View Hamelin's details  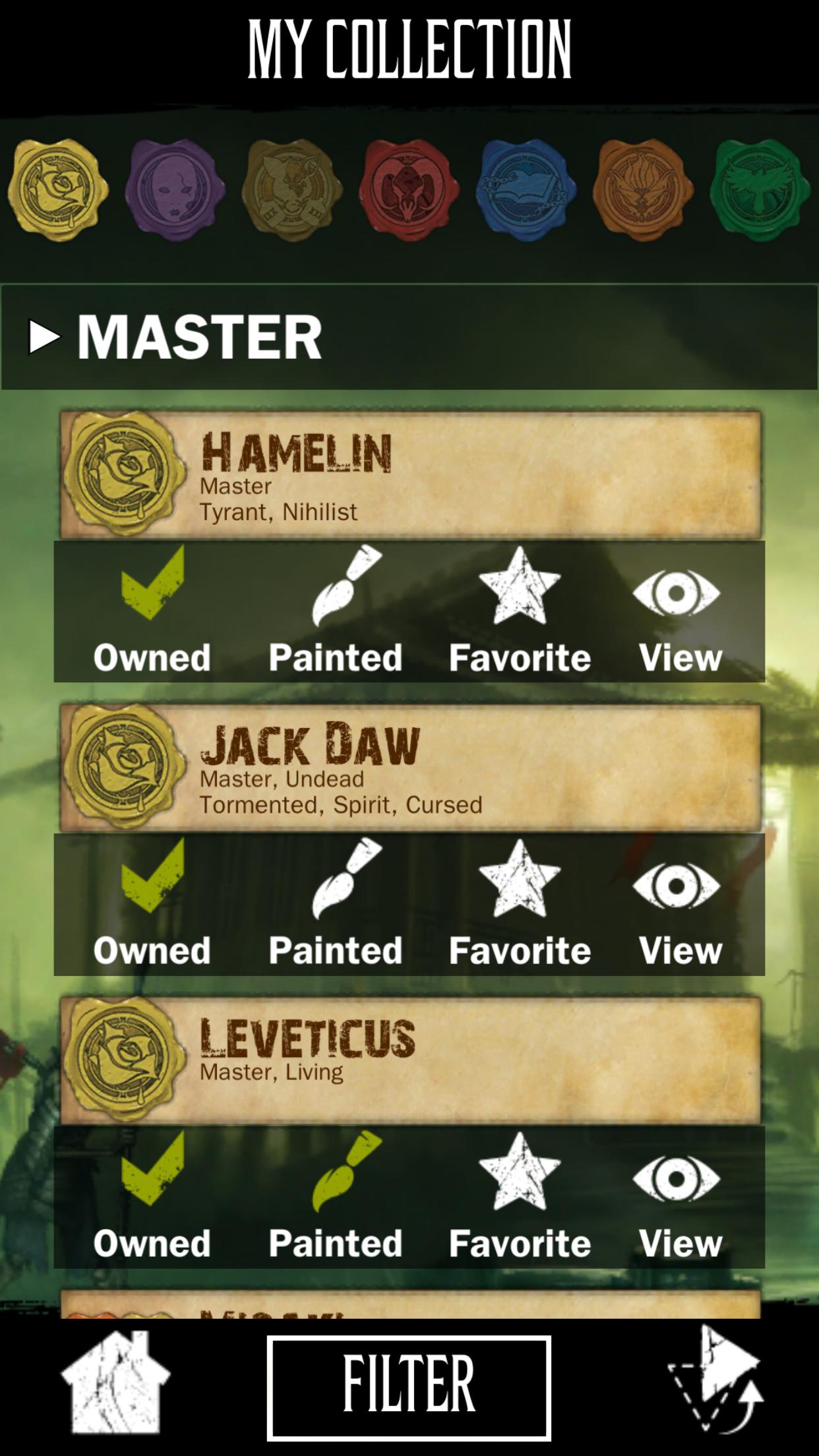coord(679,611)
